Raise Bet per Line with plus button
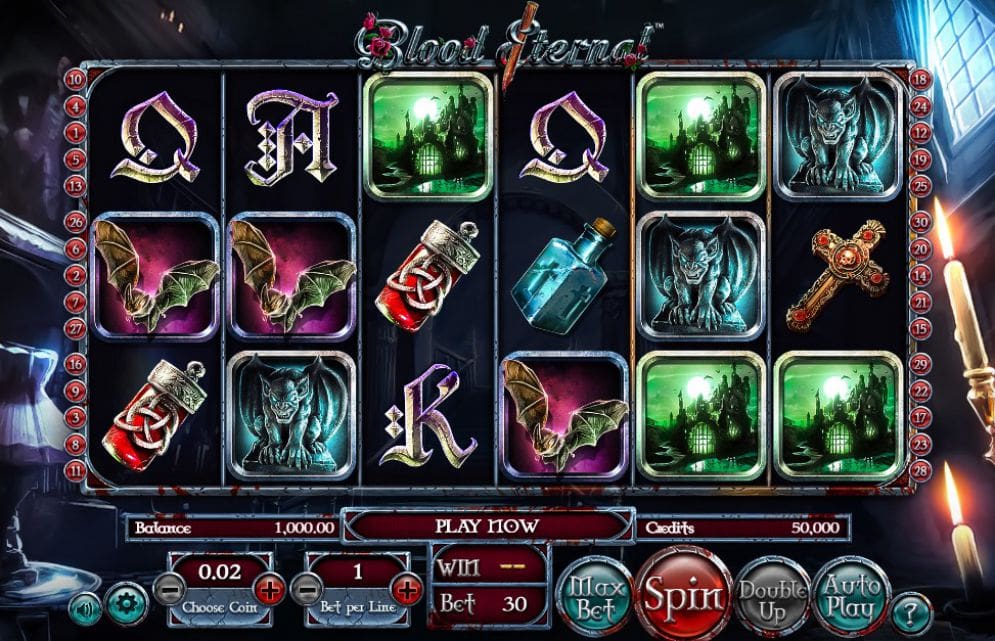This screenshot has height=641, width=995. [407, 589]
